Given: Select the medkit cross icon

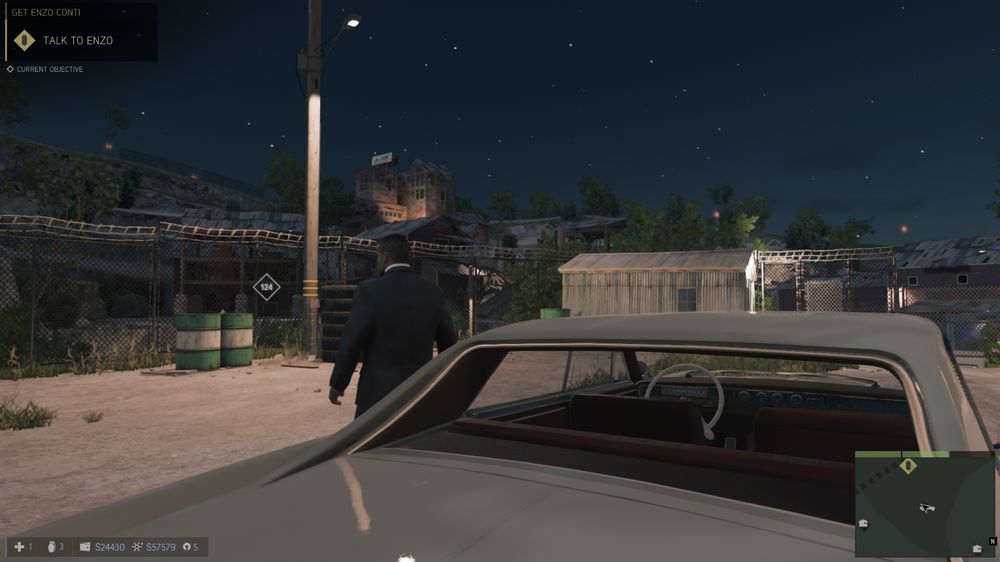Looking at the screenshot, I should coord(18,547).
